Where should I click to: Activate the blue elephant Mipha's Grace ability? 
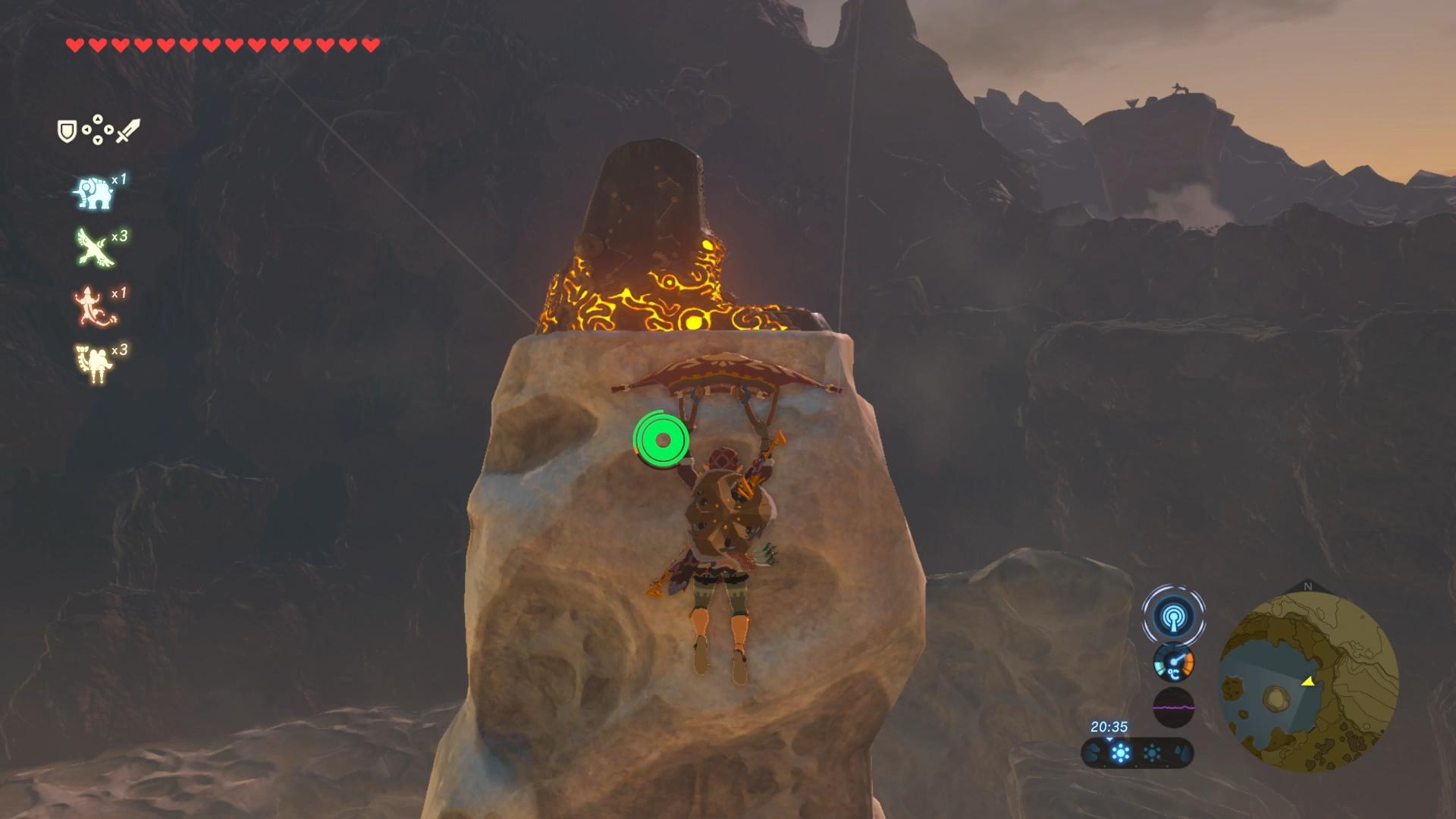[93, 193]
